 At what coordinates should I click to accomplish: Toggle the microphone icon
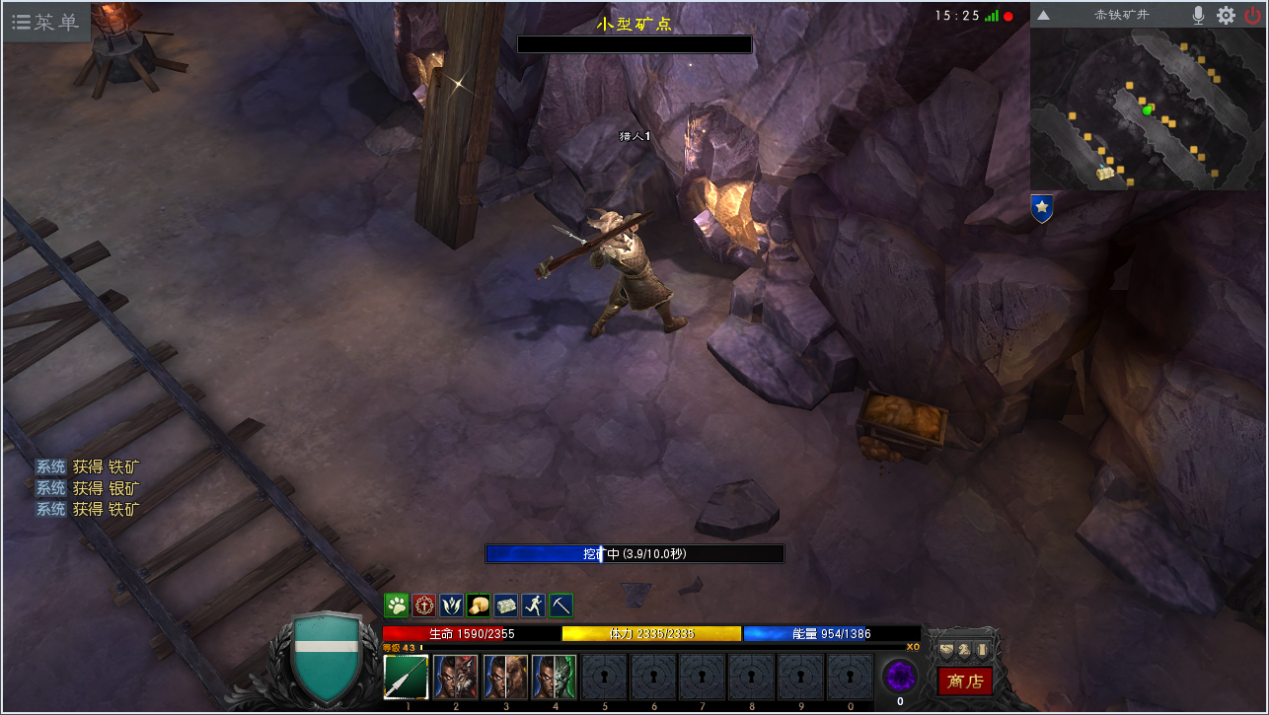pyautogui.click(x=1198, y=15)
